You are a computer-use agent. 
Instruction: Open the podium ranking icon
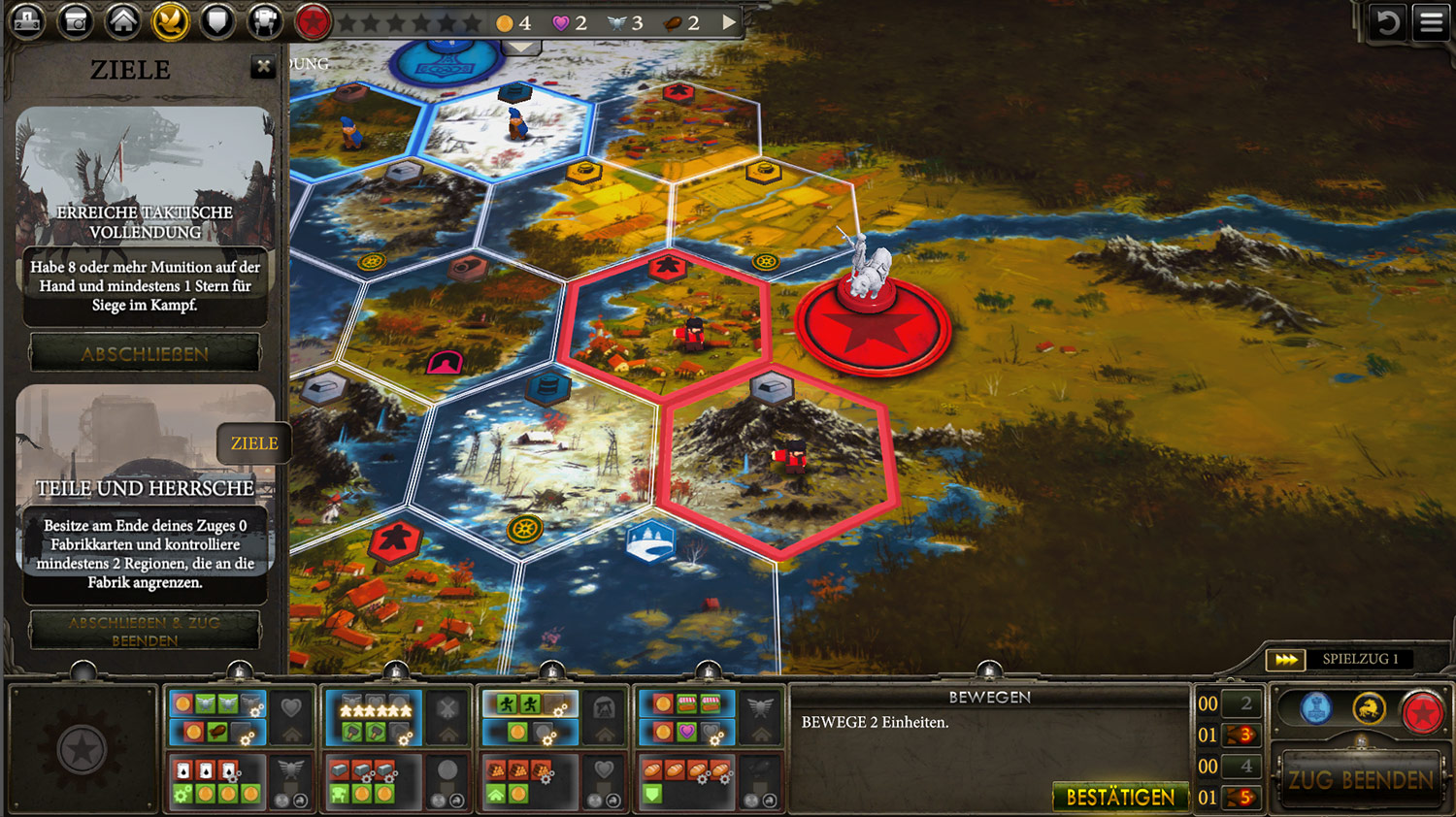27,21
